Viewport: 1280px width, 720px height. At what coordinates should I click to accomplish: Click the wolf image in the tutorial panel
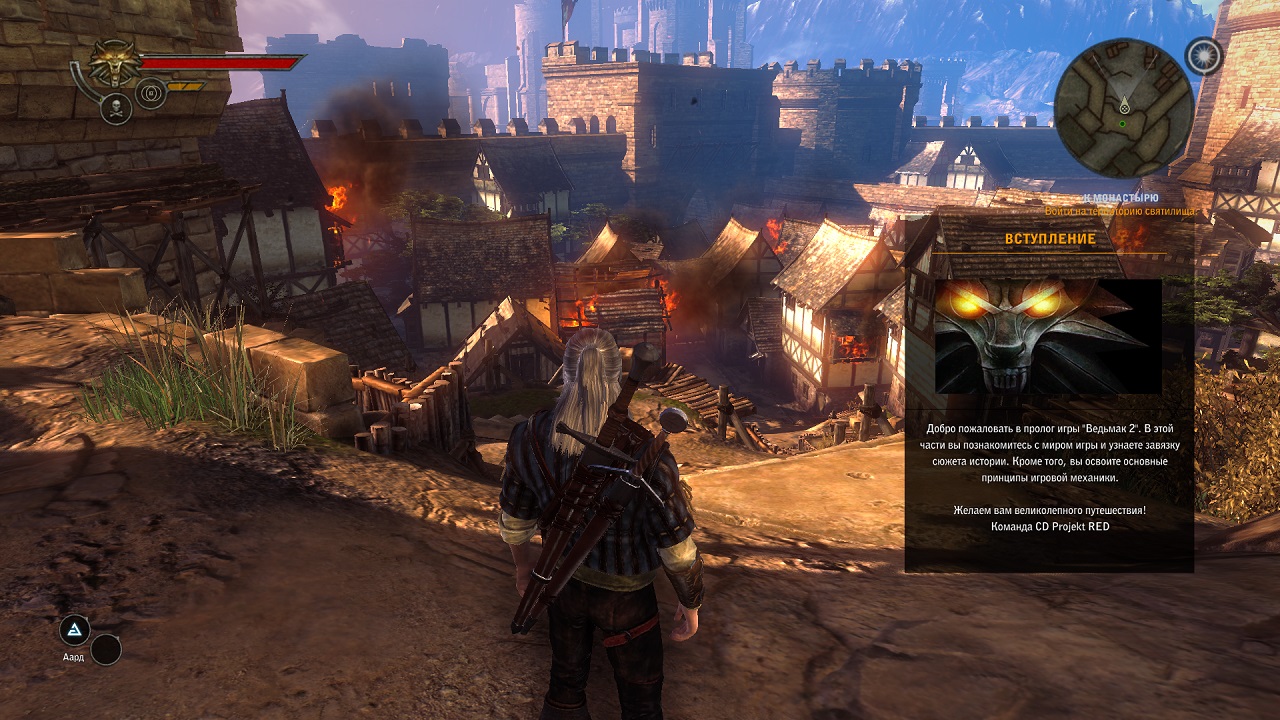pos(1048,336)
